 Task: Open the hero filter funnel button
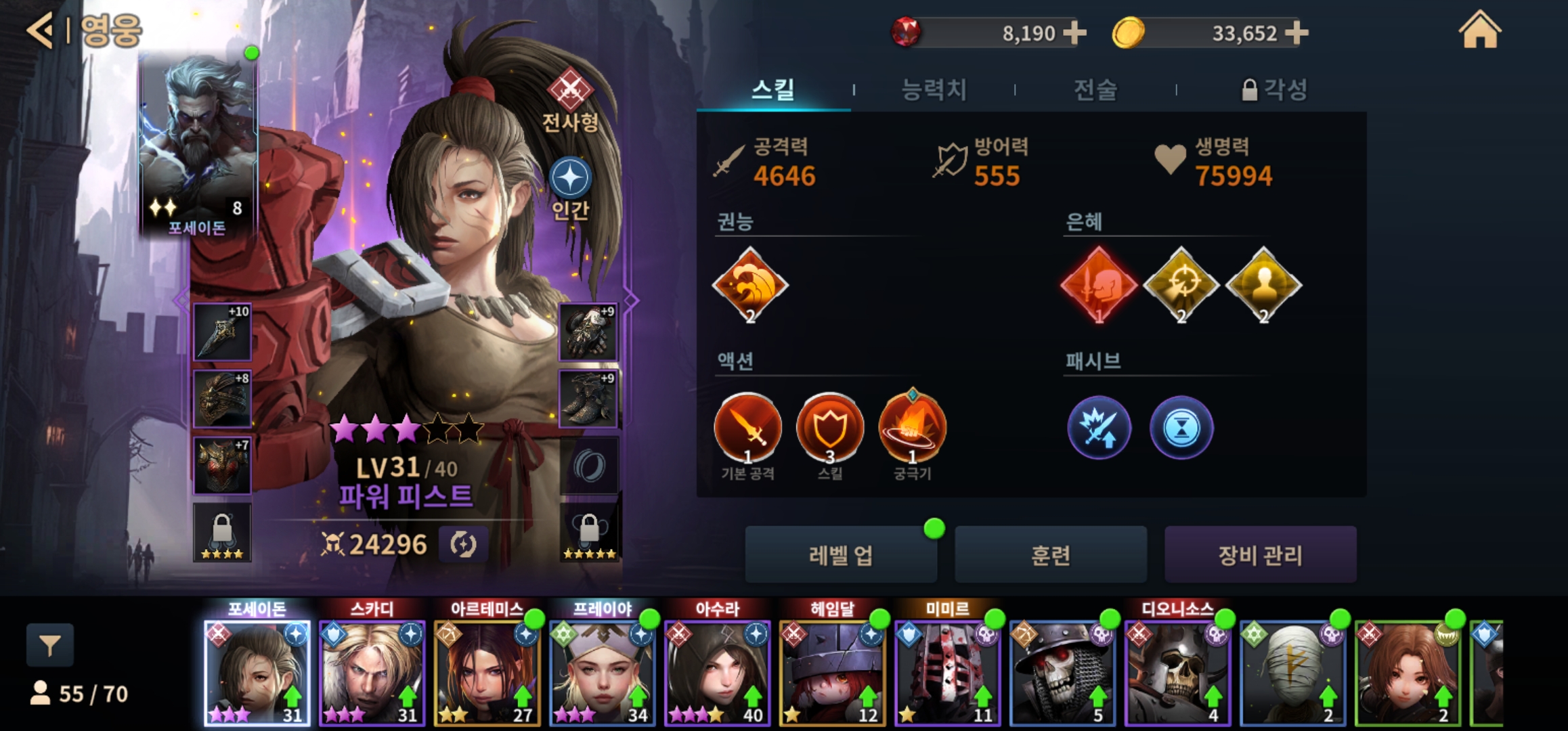tap(50, 645)
